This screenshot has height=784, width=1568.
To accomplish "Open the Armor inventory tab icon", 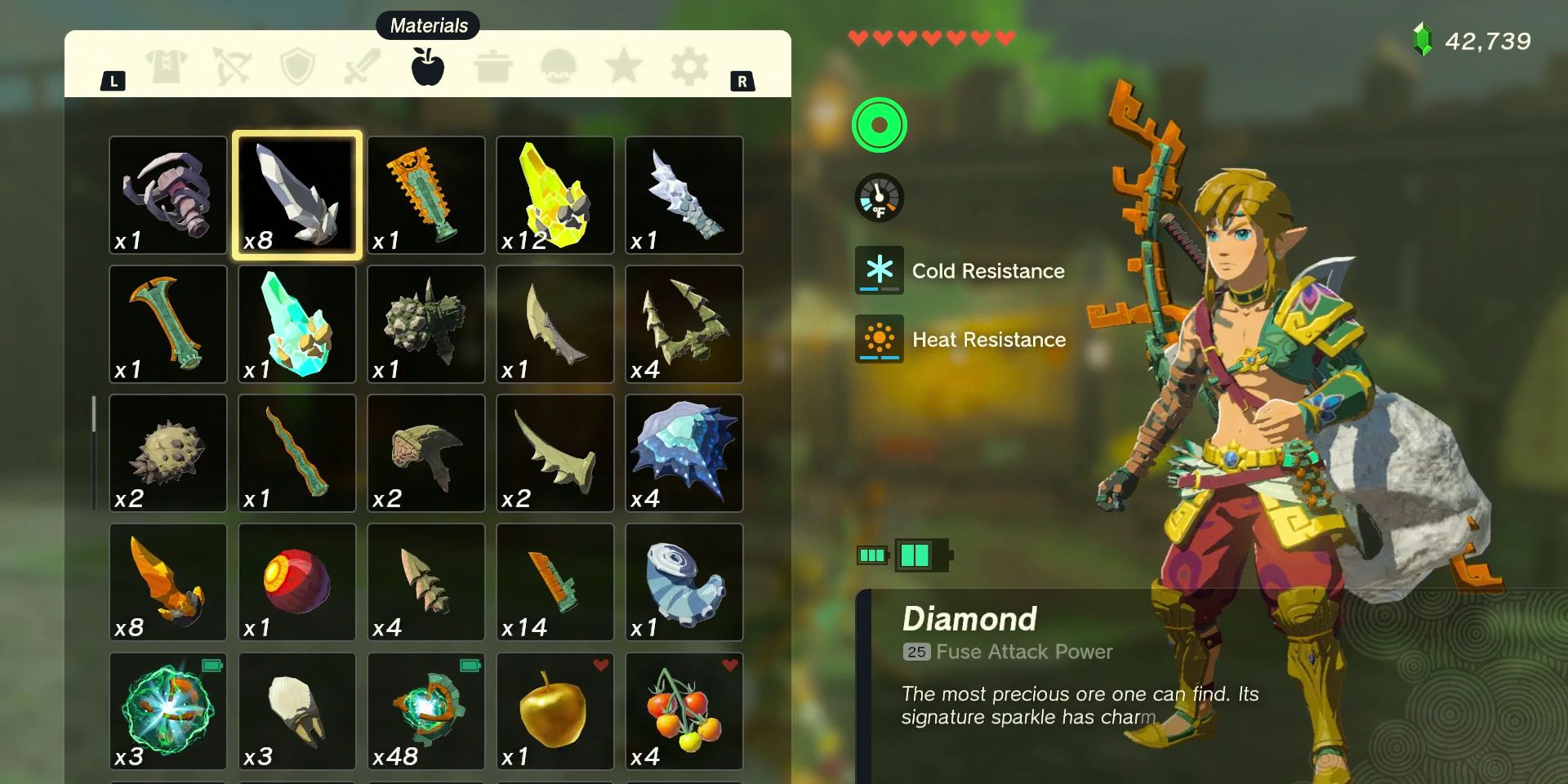I will [167, 67].
